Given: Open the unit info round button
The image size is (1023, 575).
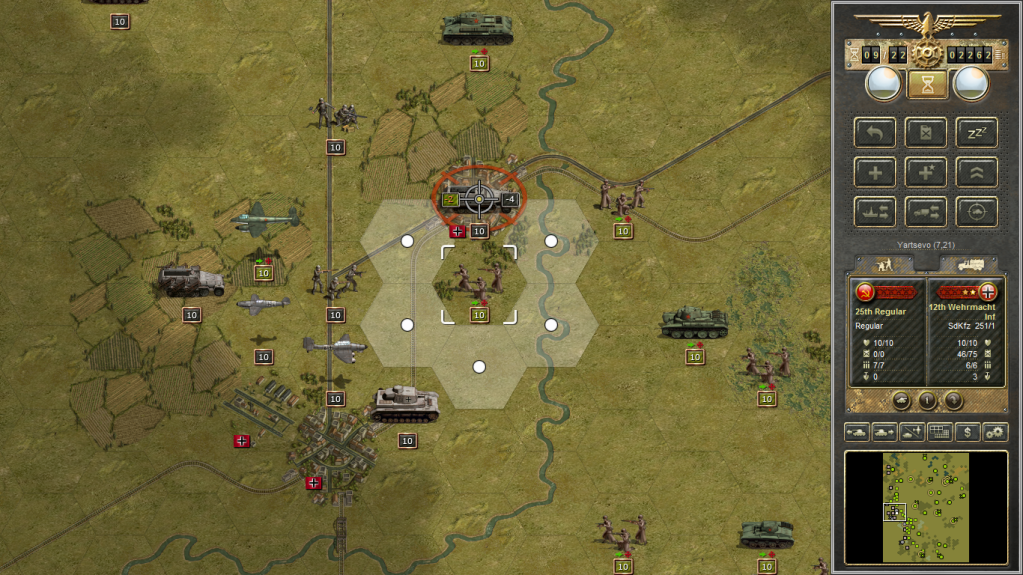Looking at the screenshot, I should click(x=927, y=401).
